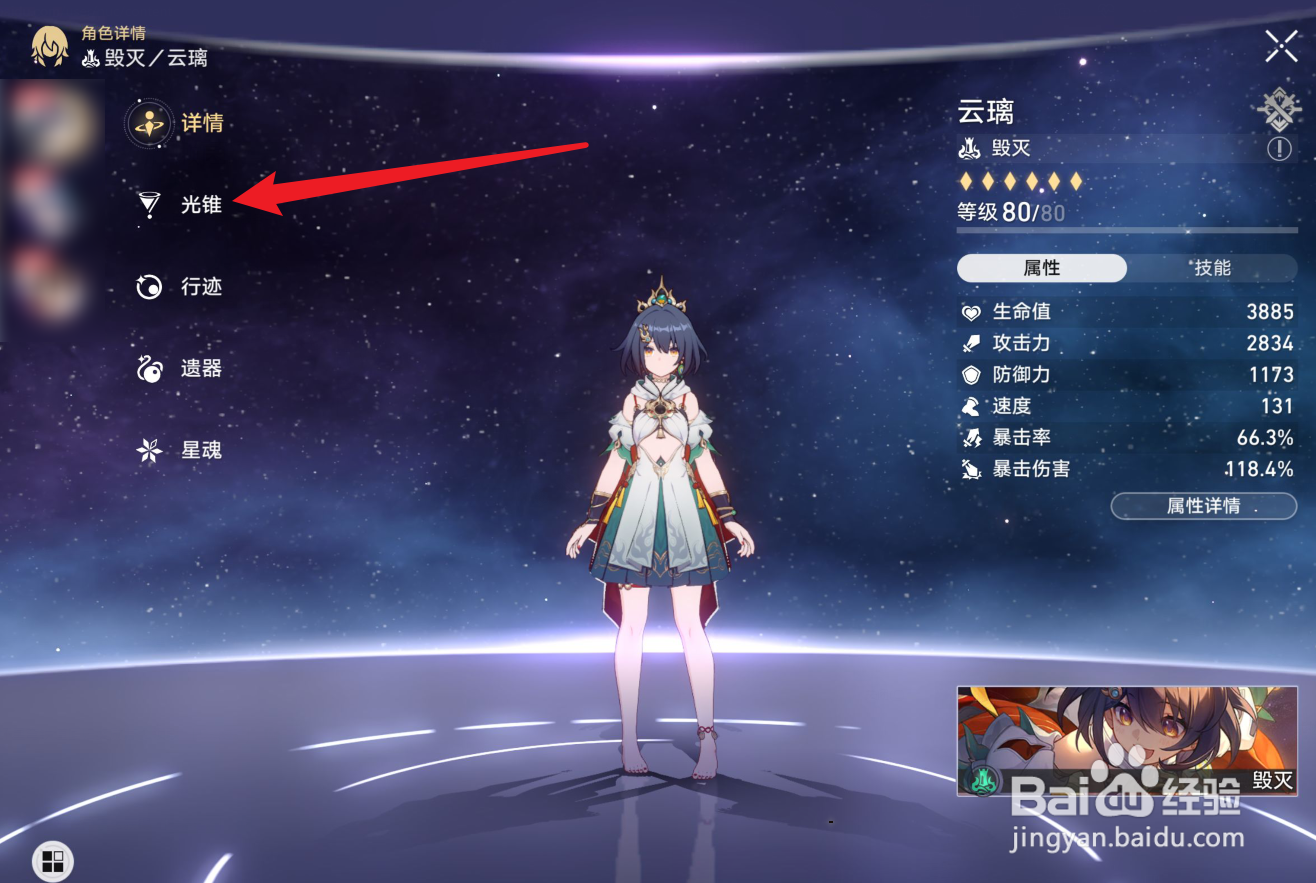The width and height of the screenshot is (1316, 883).
Task: Select the first Eidolon diamond marker
Action: 967,181
